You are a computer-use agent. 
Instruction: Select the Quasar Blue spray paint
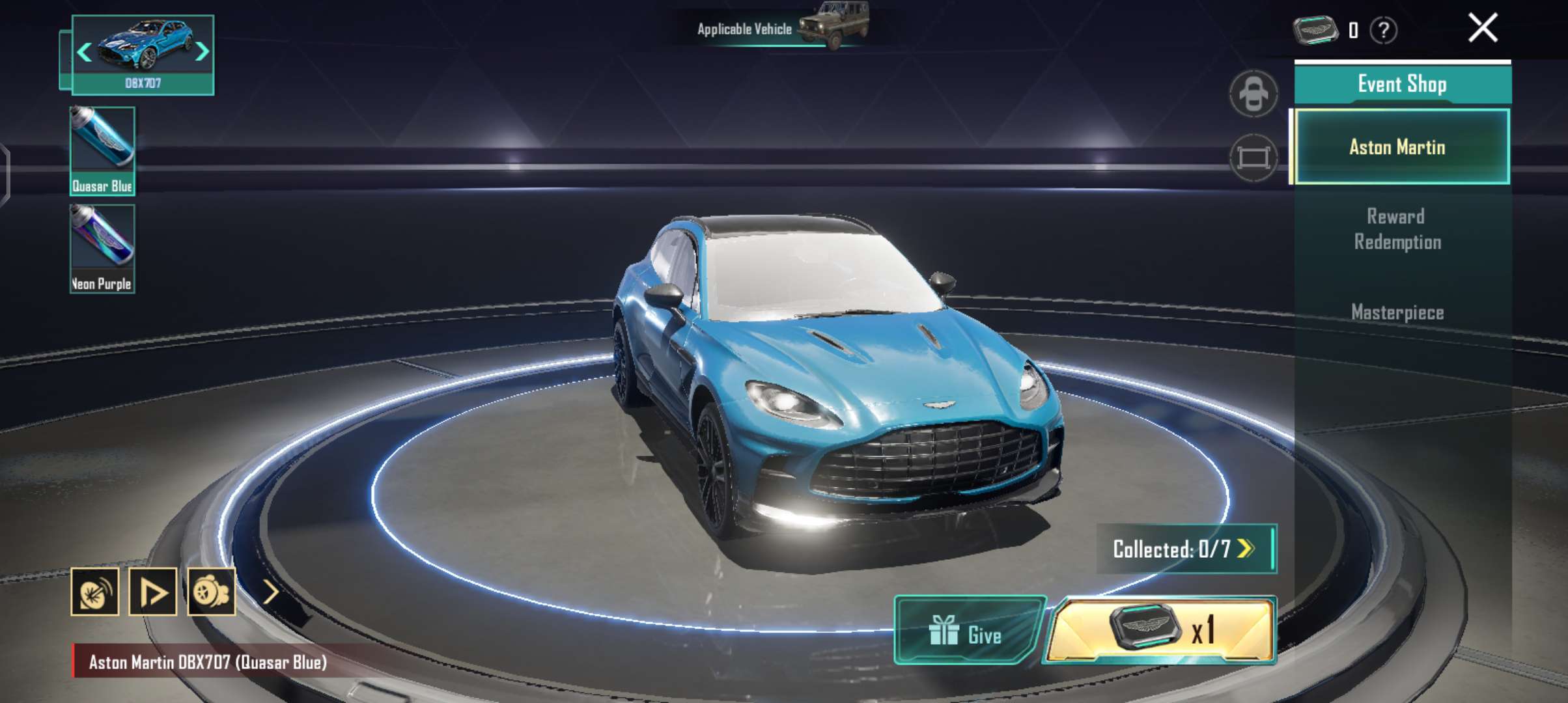[x=103, y=150]
